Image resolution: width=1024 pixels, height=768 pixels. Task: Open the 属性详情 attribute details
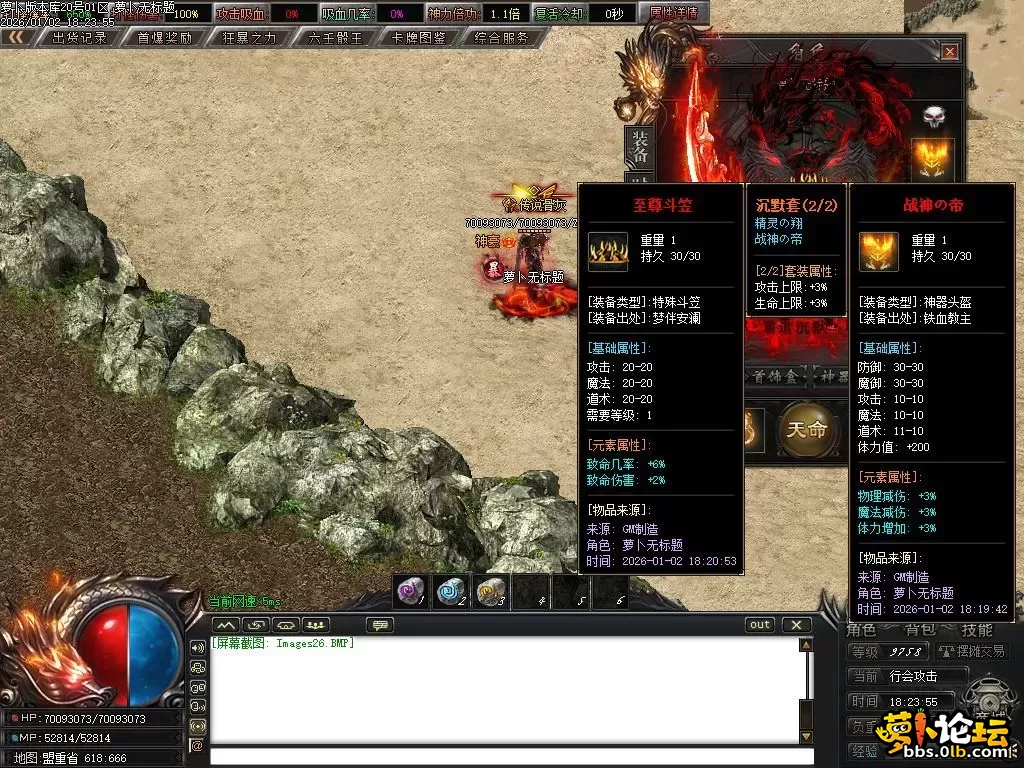pyautogui.click(x=673, y=14)
